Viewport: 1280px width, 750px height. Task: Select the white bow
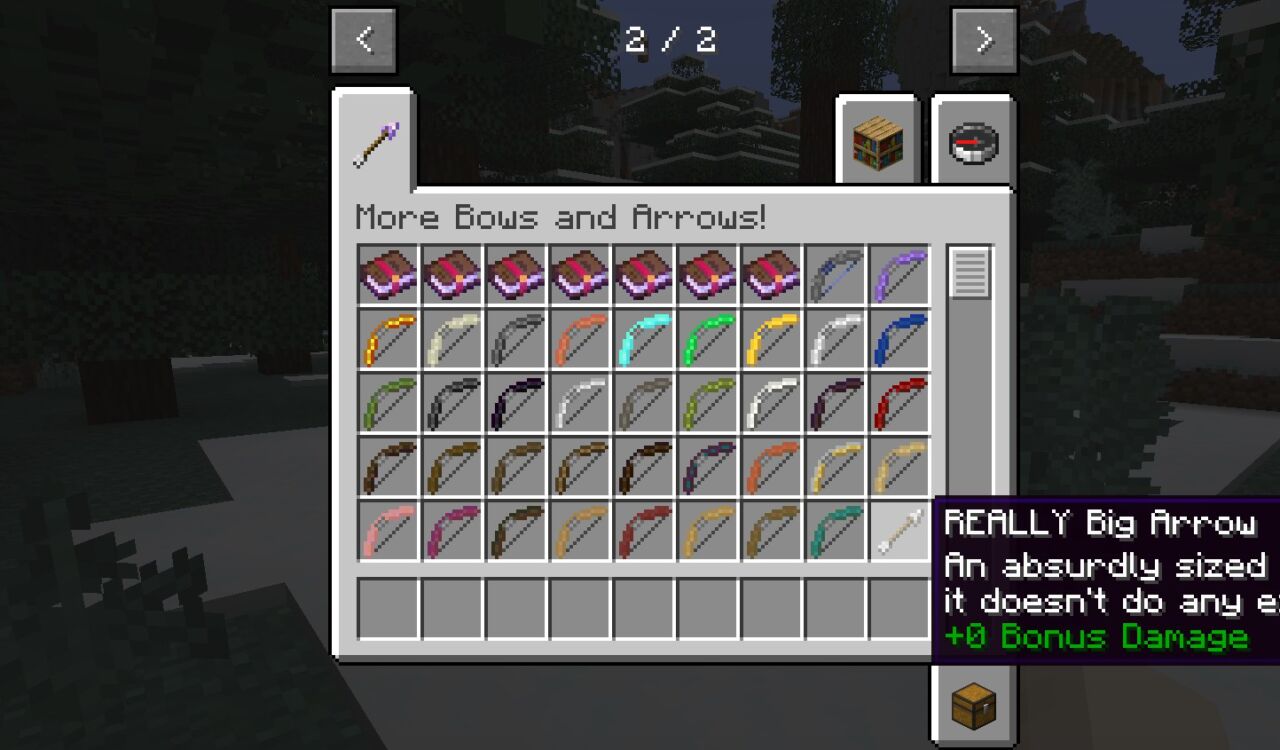coord(775,401)
